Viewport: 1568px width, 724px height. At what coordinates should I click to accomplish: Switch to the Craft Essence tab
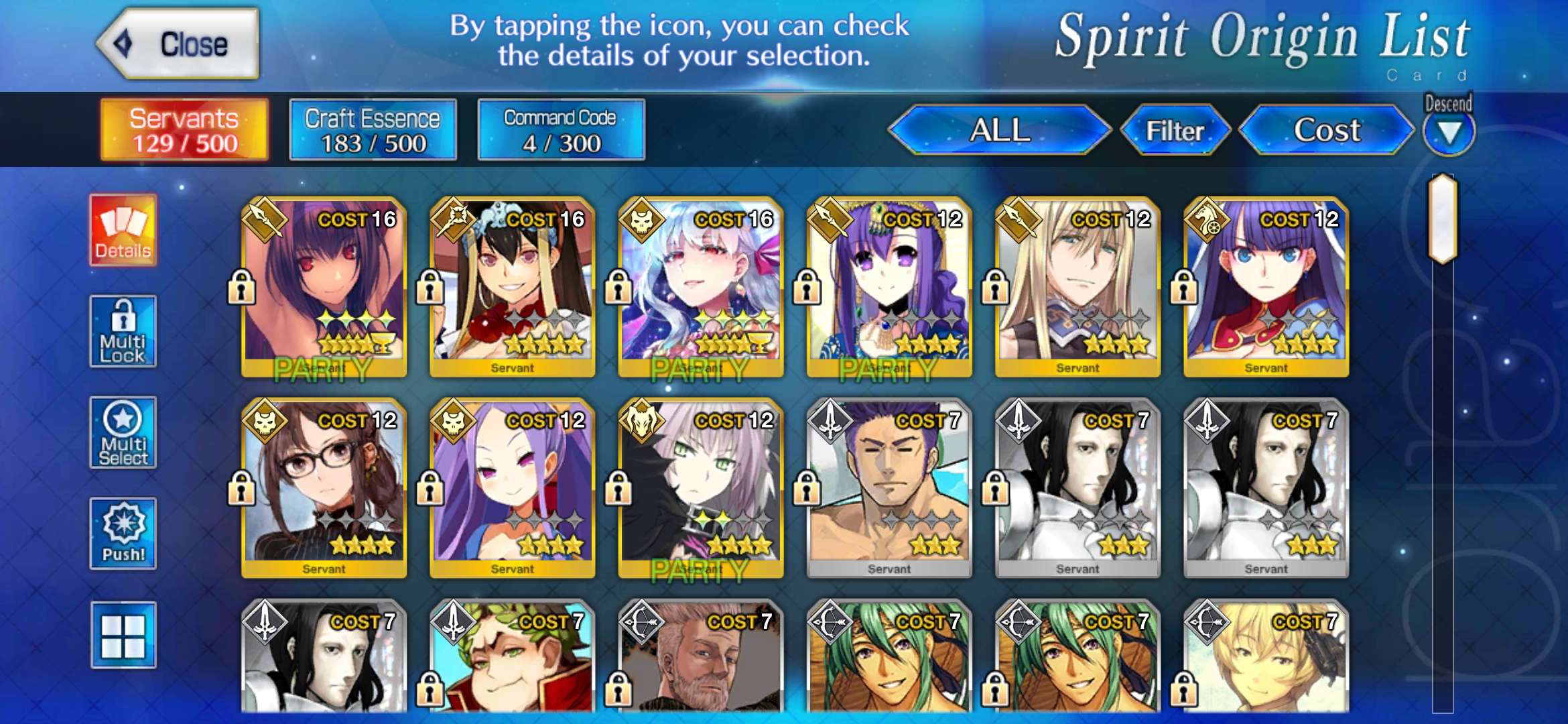pyautogui.click(x=373, y=130)
